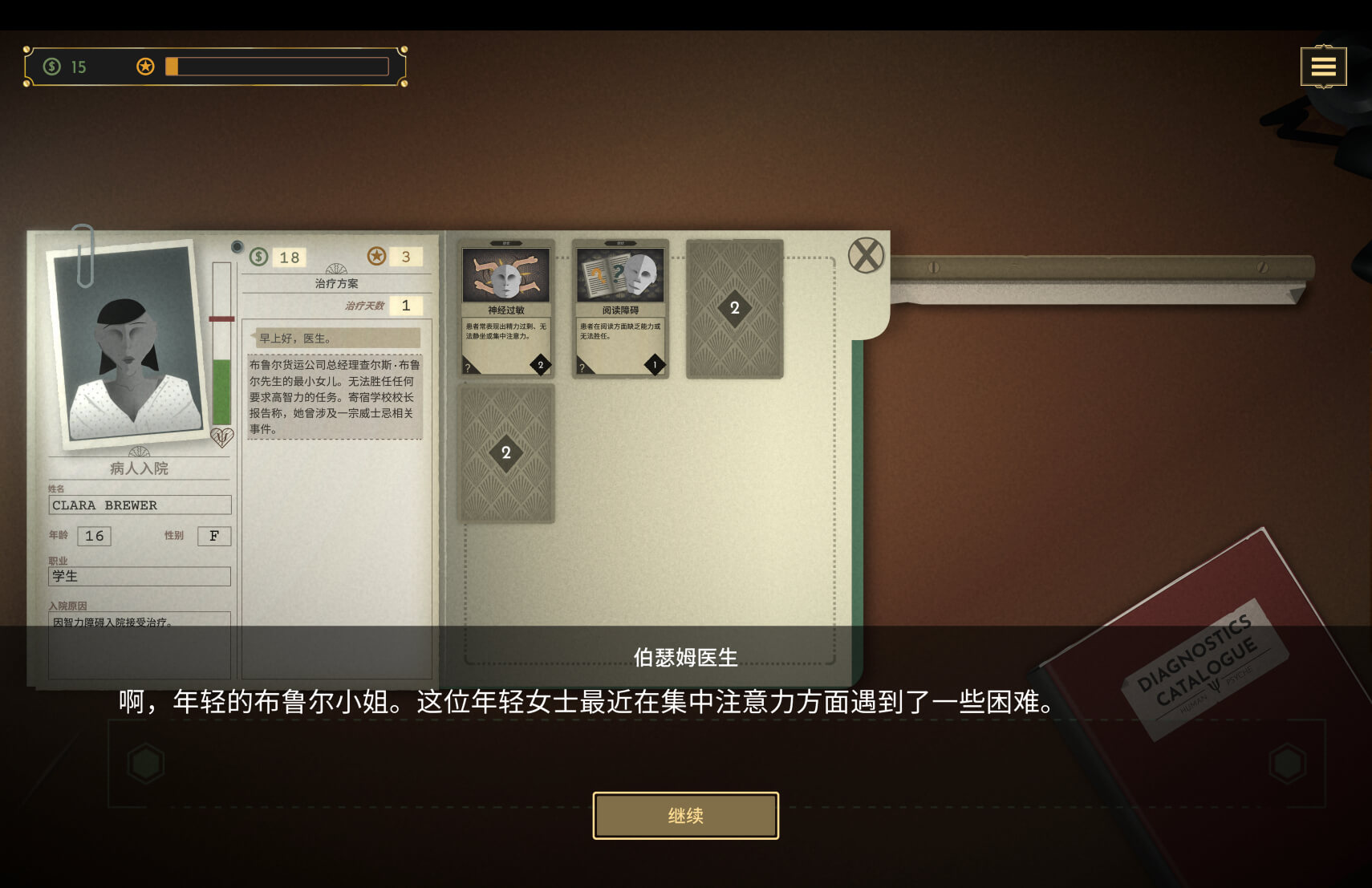The image size is (1372, 888).
Task: Click the left hexagon slot in the dialogue bar
Action: coord(144,762)
